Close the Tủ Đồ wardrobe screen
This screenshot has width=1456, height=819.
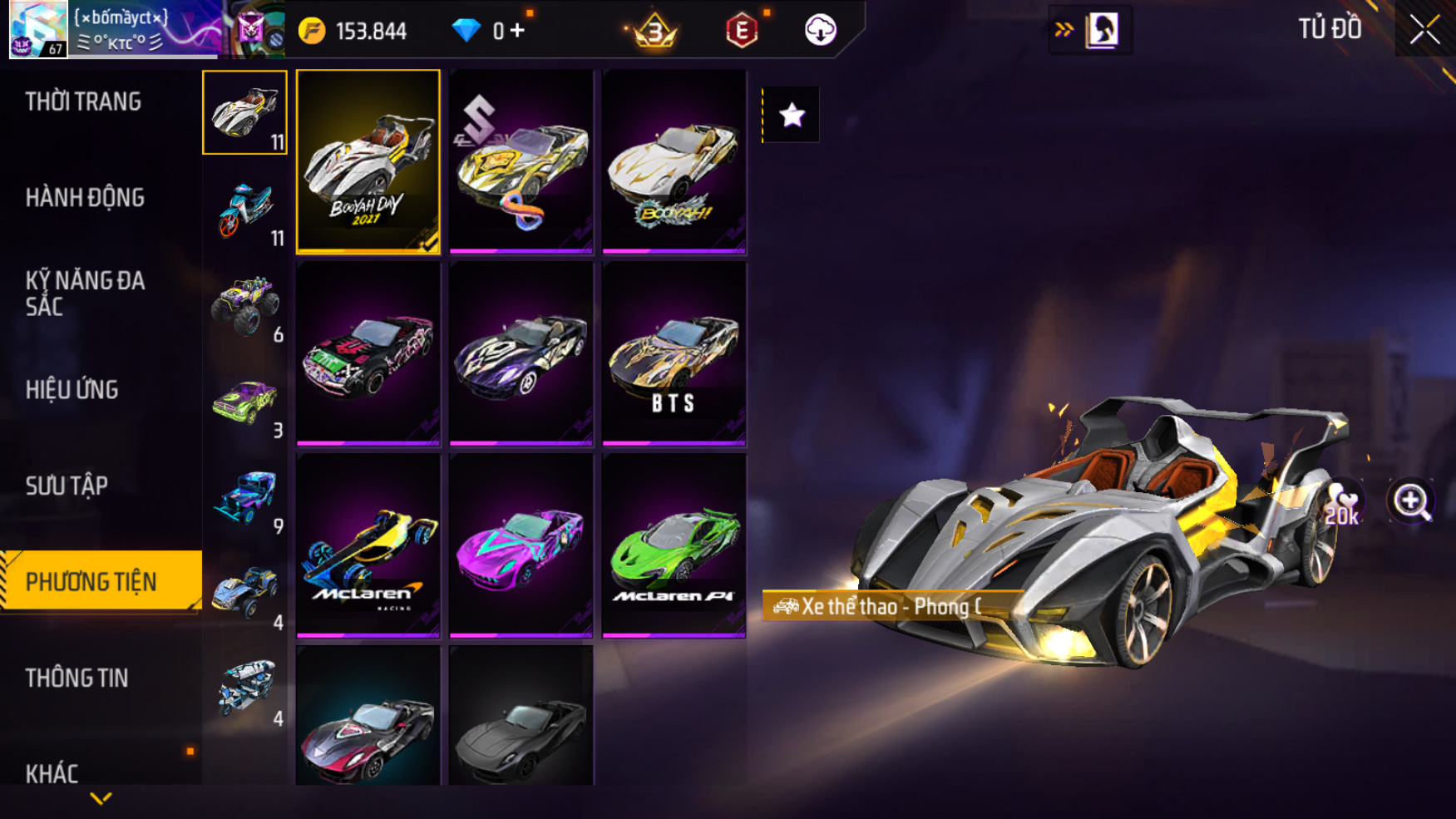(1424, 30)
